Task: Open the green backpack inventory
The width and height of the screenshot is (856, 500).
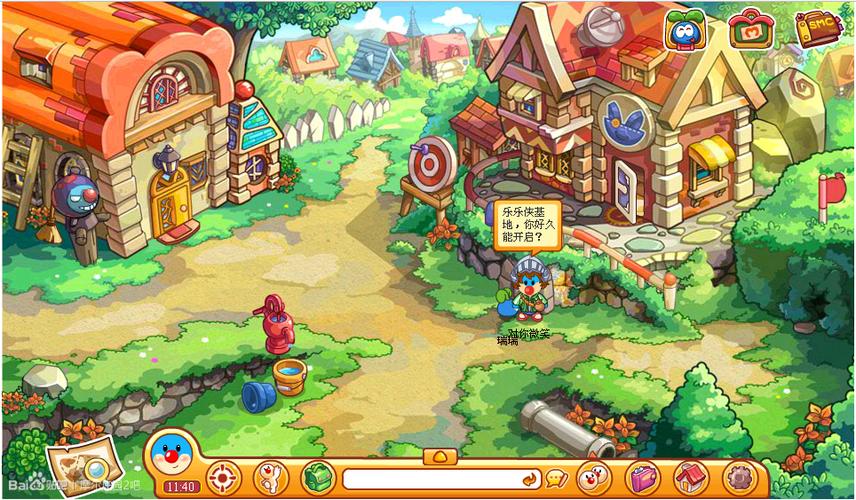Action: [316, 477]
